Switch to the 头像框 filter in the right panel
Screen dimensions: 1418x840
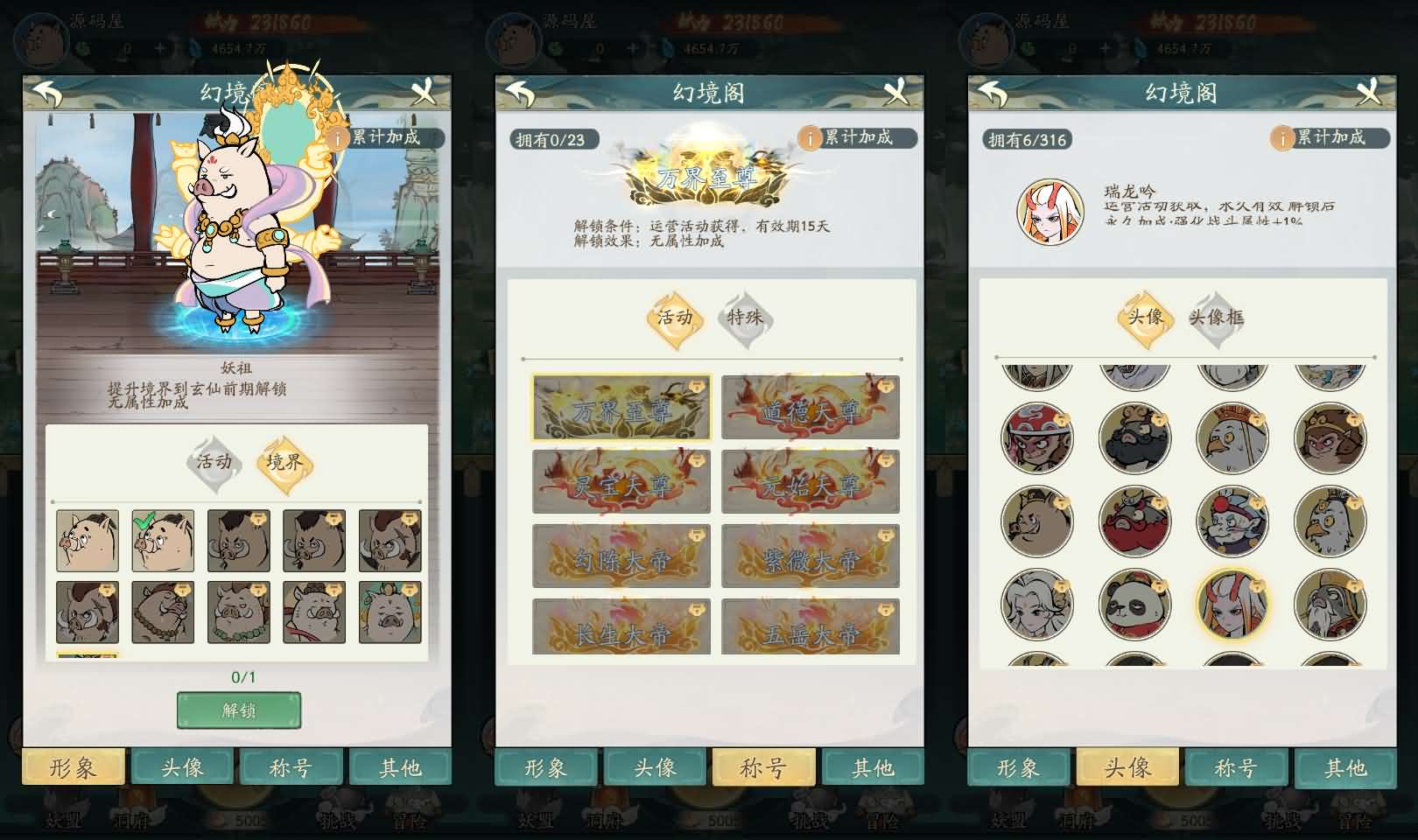[1219, 318]
